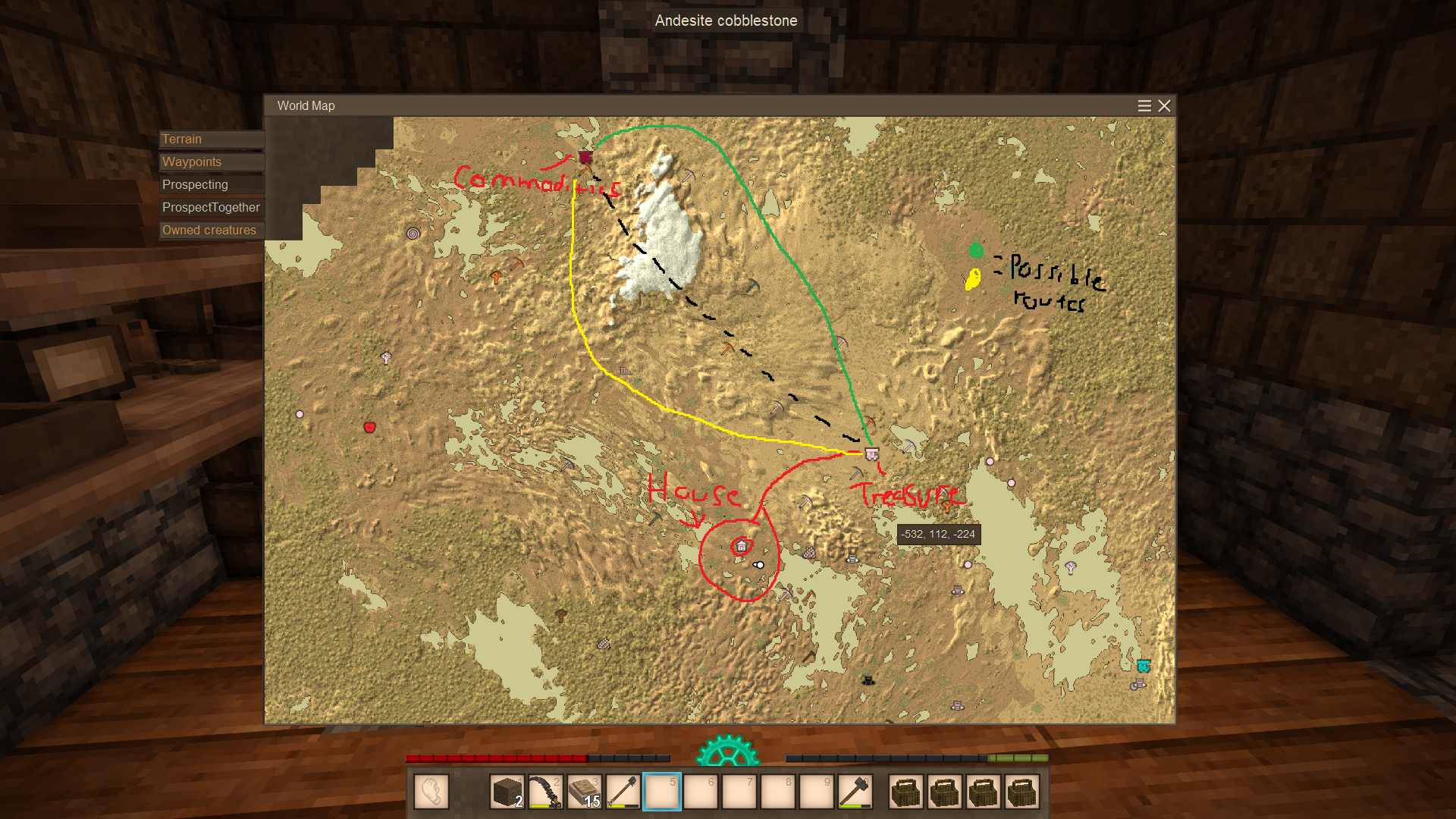Select the pink house waypoint marker
This screenshot has width=1456, height=819.
pyautogui.click(x=742, y=546)
